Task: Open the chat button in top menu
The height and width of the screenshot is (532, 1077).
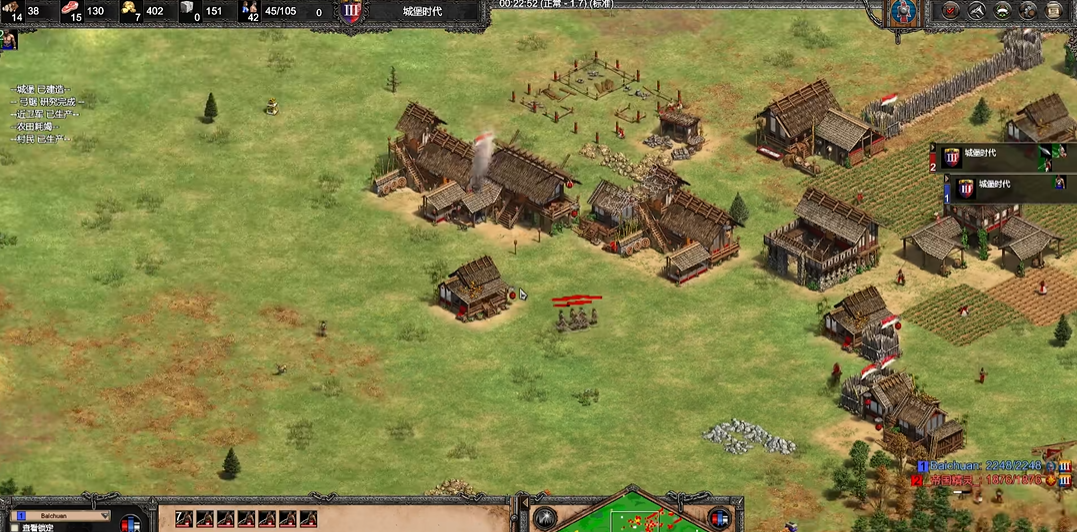Action: point(1028,11)
